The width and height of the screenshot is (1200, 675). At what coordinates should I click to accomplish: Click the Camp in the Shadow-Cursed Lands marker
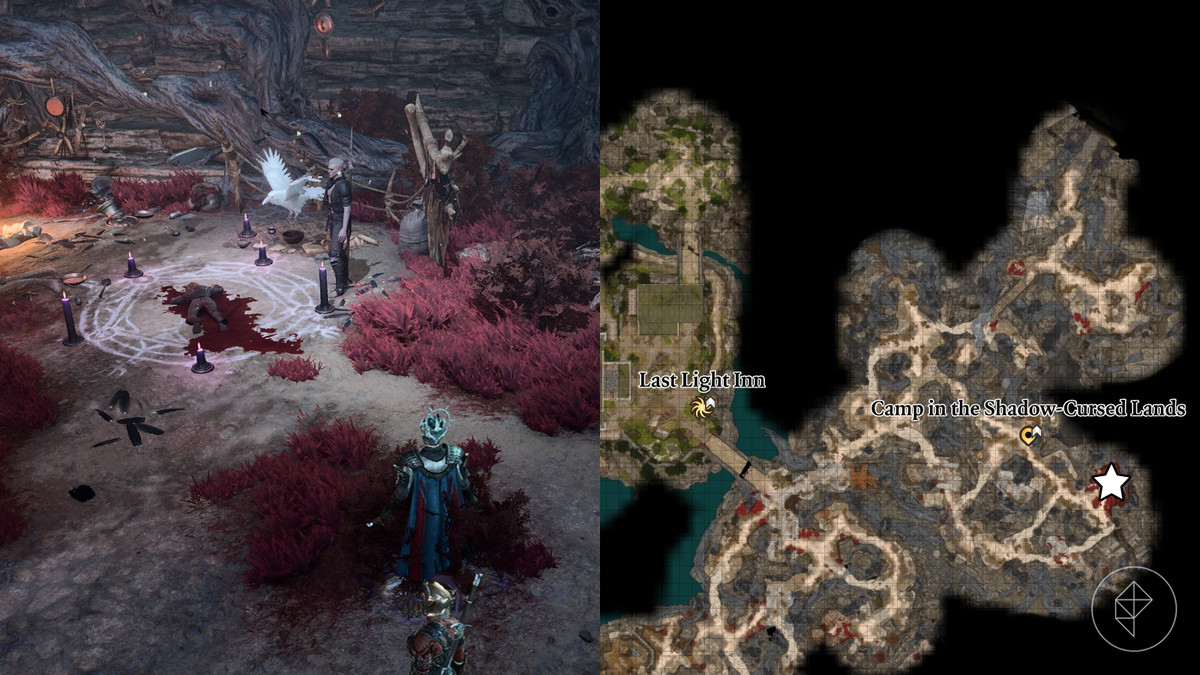(1029, 434)
